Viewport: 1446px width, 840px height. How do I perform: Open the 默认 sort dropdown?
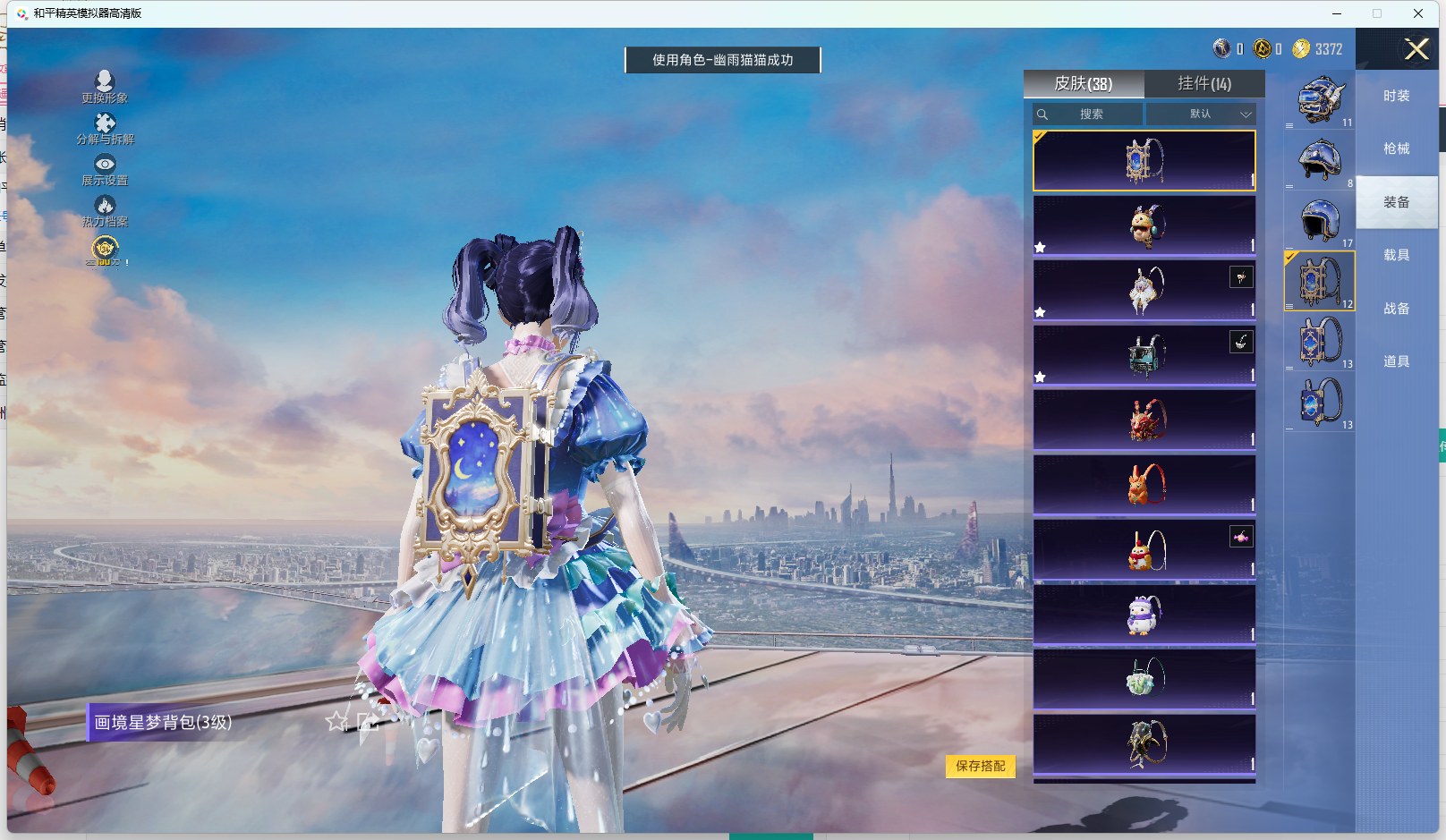(x=1201, y=115)
